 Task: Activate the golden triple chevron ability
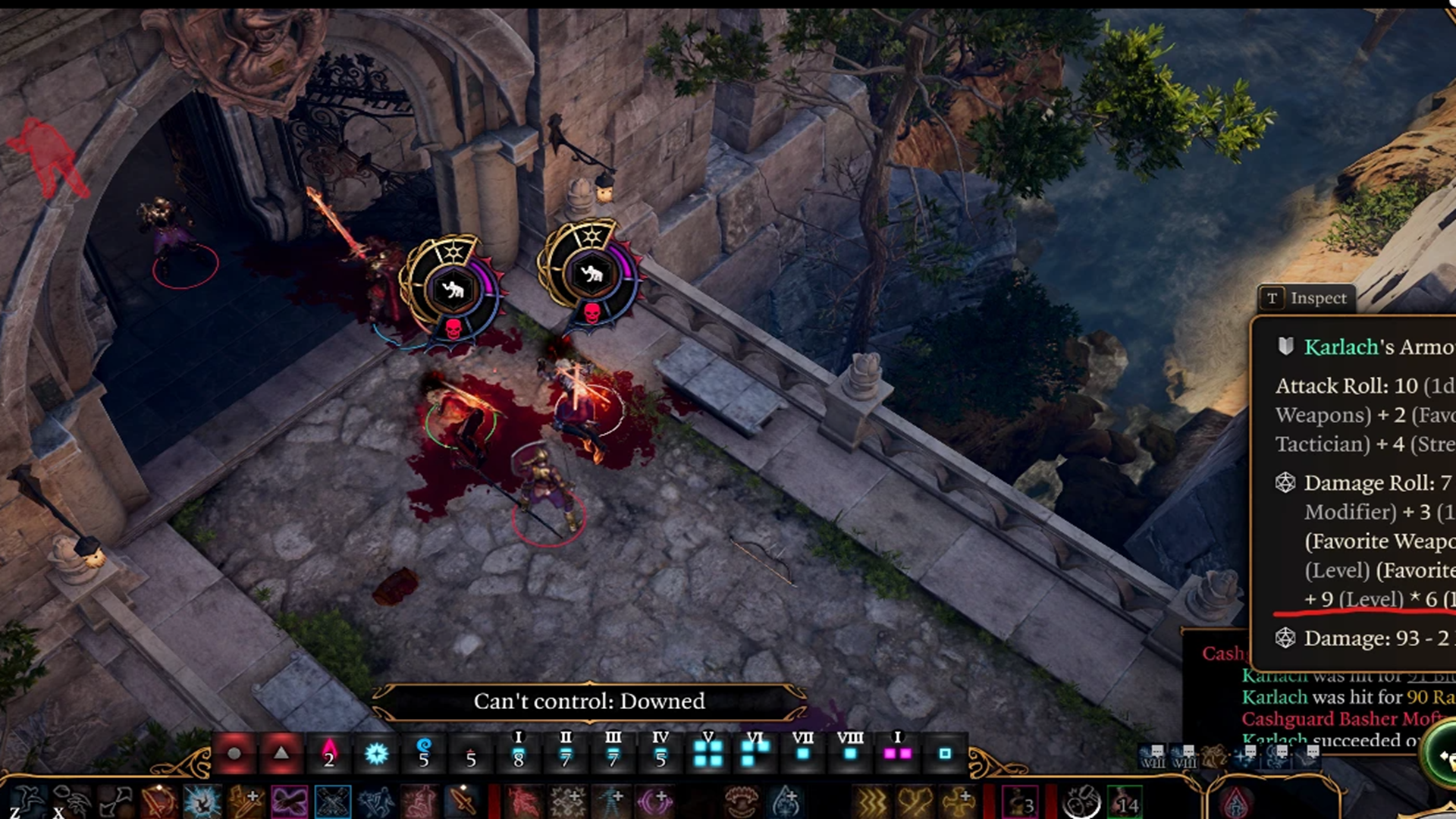click(872, 802)
